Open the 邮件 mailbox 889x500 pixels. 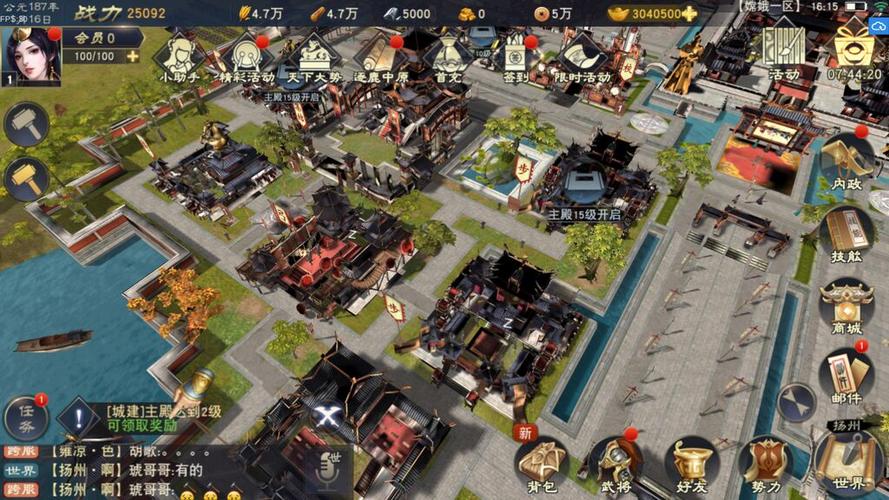point(846,376)
